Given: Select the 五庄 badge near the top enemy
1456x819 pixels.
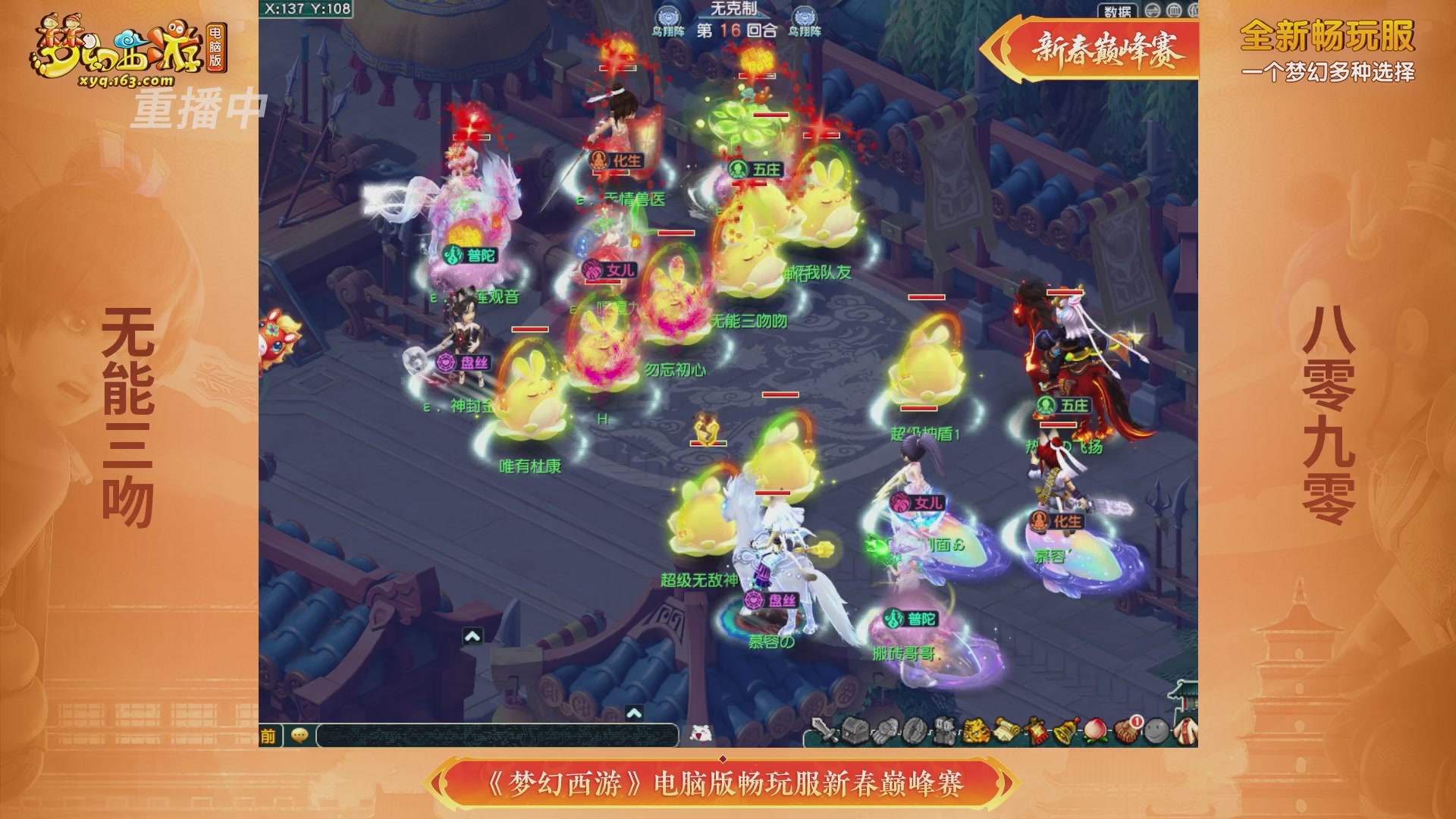Looking at the screenshot, I should [x=738, y=169].
